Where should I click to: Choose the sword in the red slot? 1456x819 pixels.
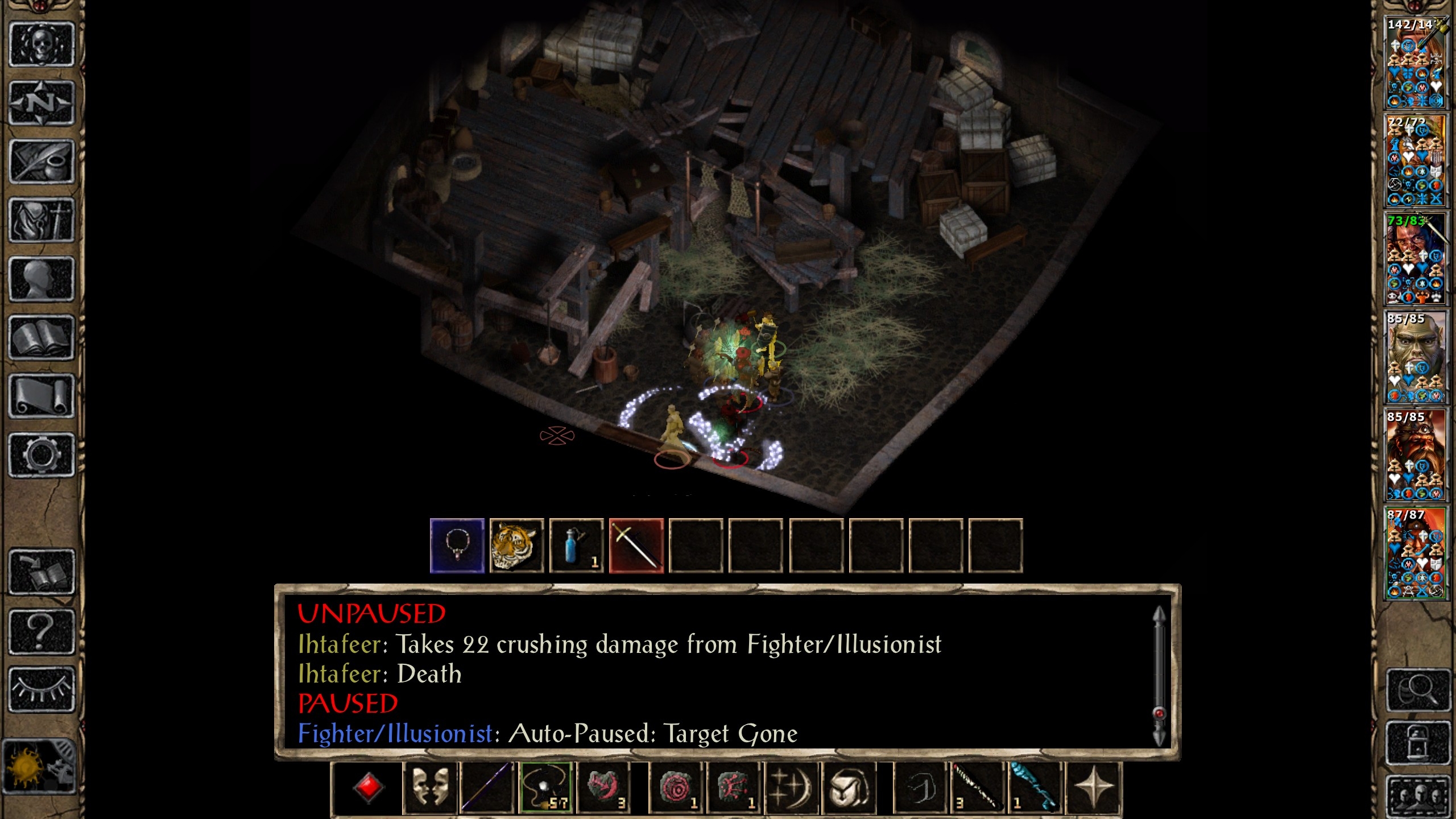(x=636, y=545)
